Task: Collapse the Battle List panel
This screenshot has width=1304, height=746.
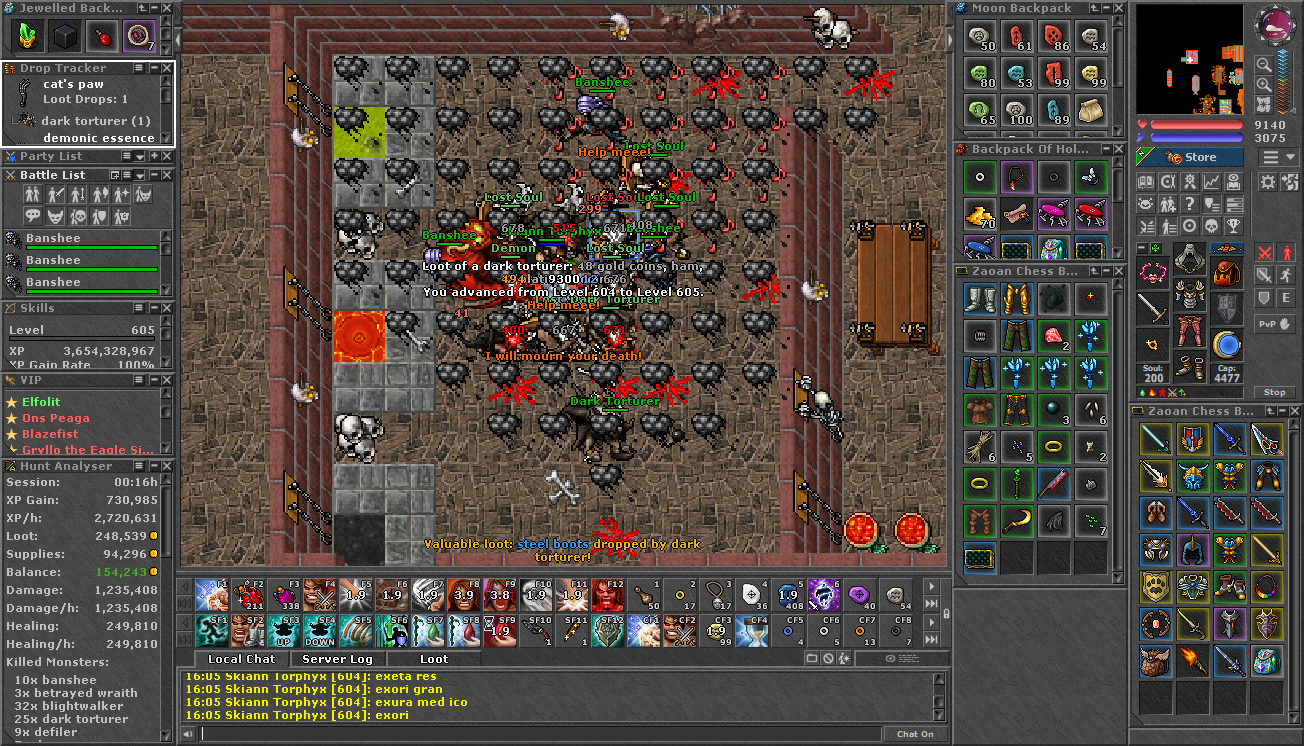Action: pyautogui.click(x=153, y=175)
